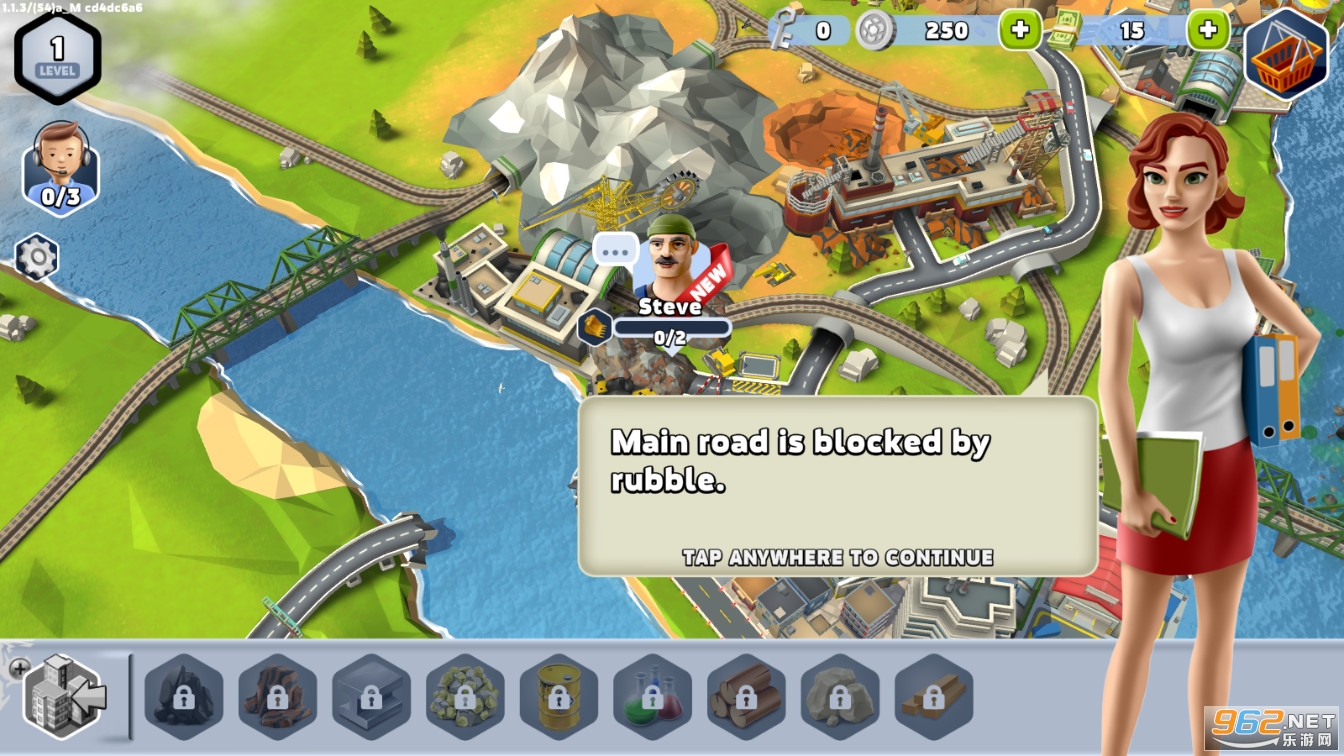Select the locked iron ore resource slot
Screen dimensions: 1344x756
[277, 697]
